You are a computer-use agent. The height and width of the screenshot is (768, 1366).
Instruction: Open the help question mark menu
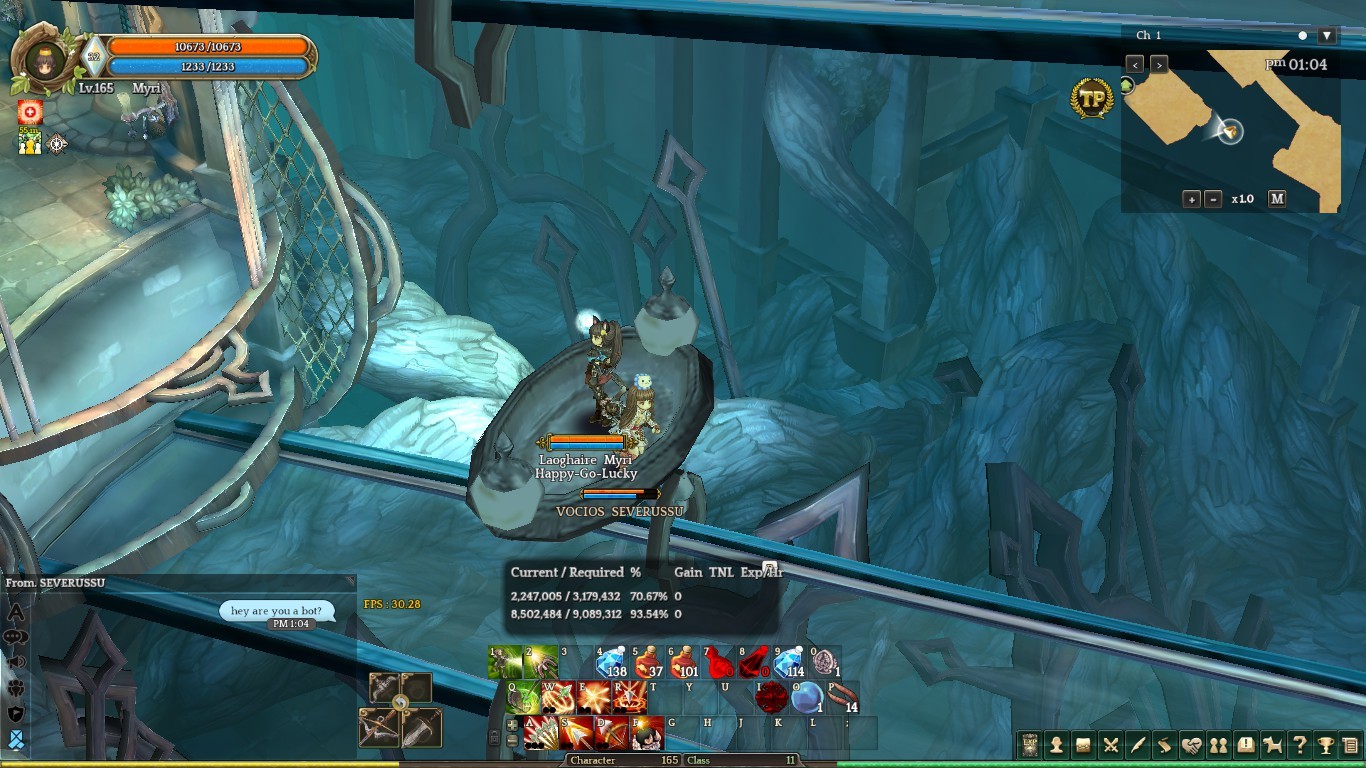1299,745
